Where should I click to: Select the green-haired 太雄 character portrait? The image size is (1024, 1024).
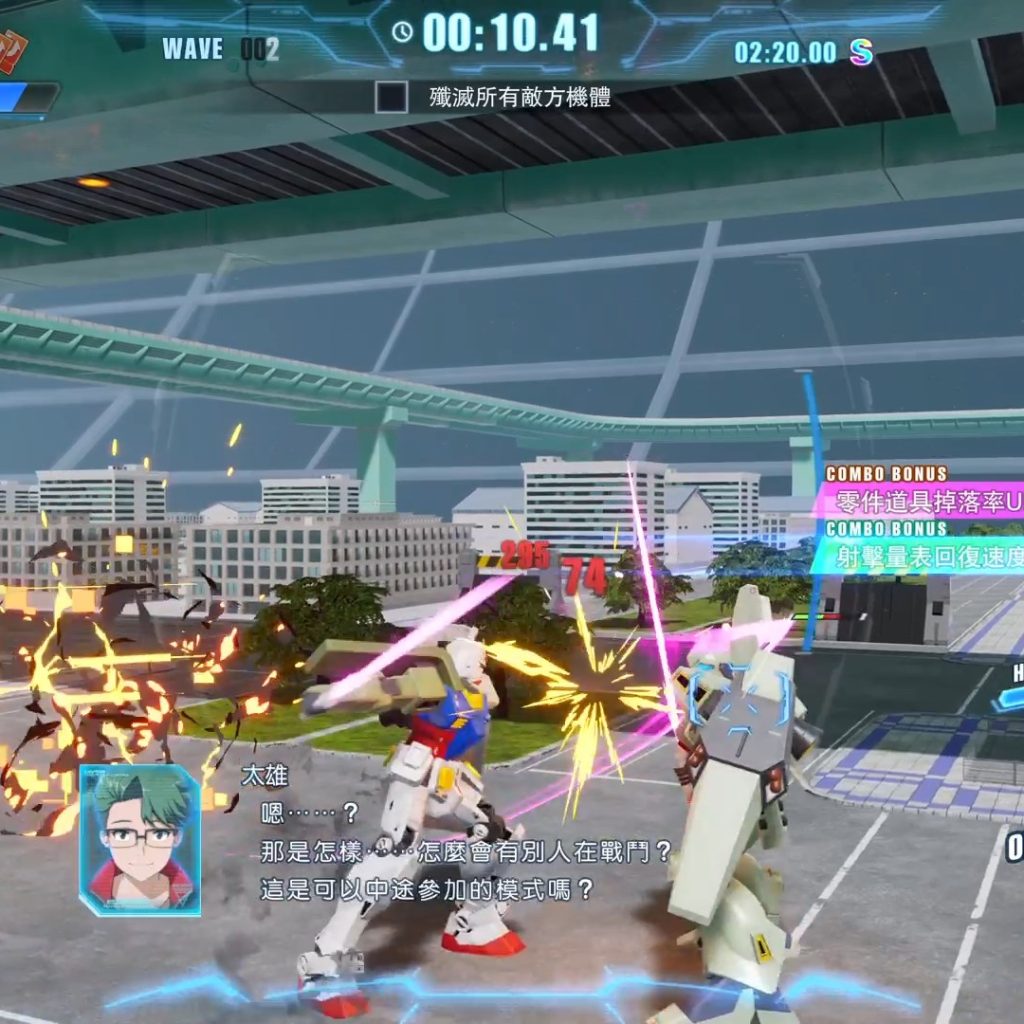[x=140, y=840]
